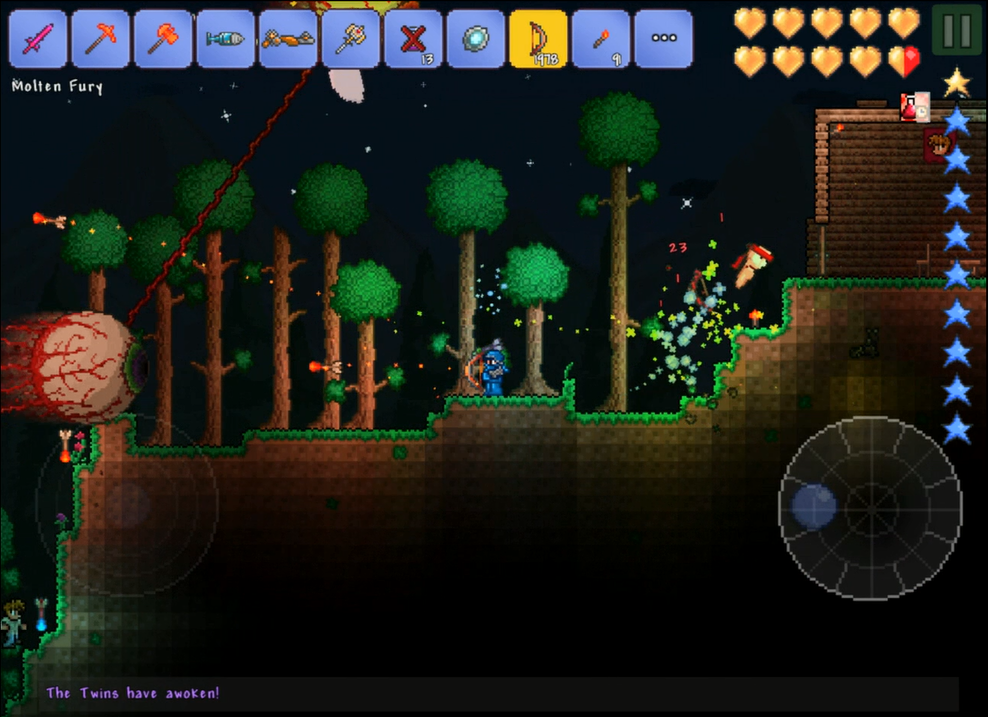Select the pink sword hotbar slot

pos(39,39)
